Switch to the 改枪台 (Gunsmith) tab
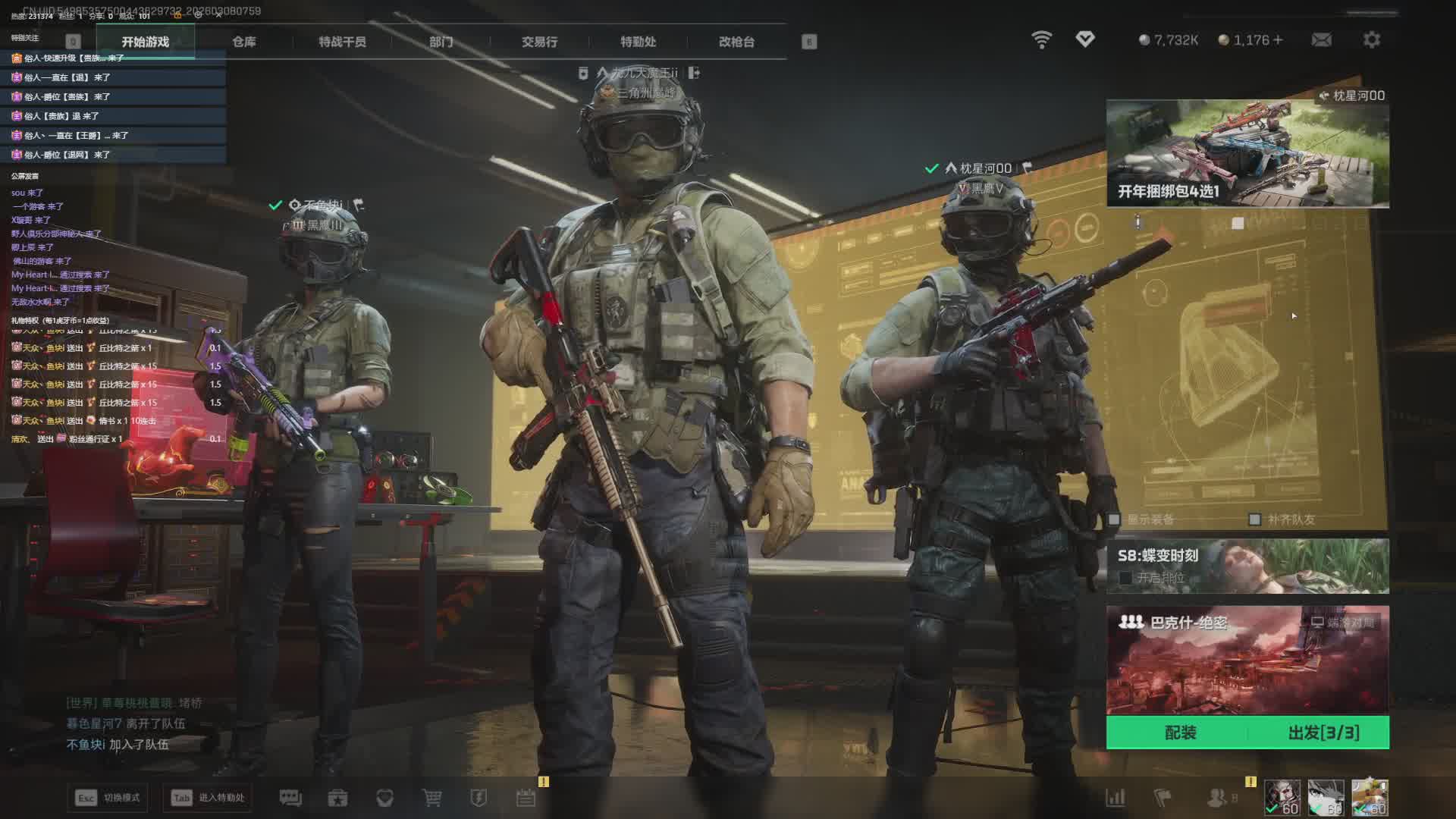This screenshot has width=1456, height=819. coord(736,42)
